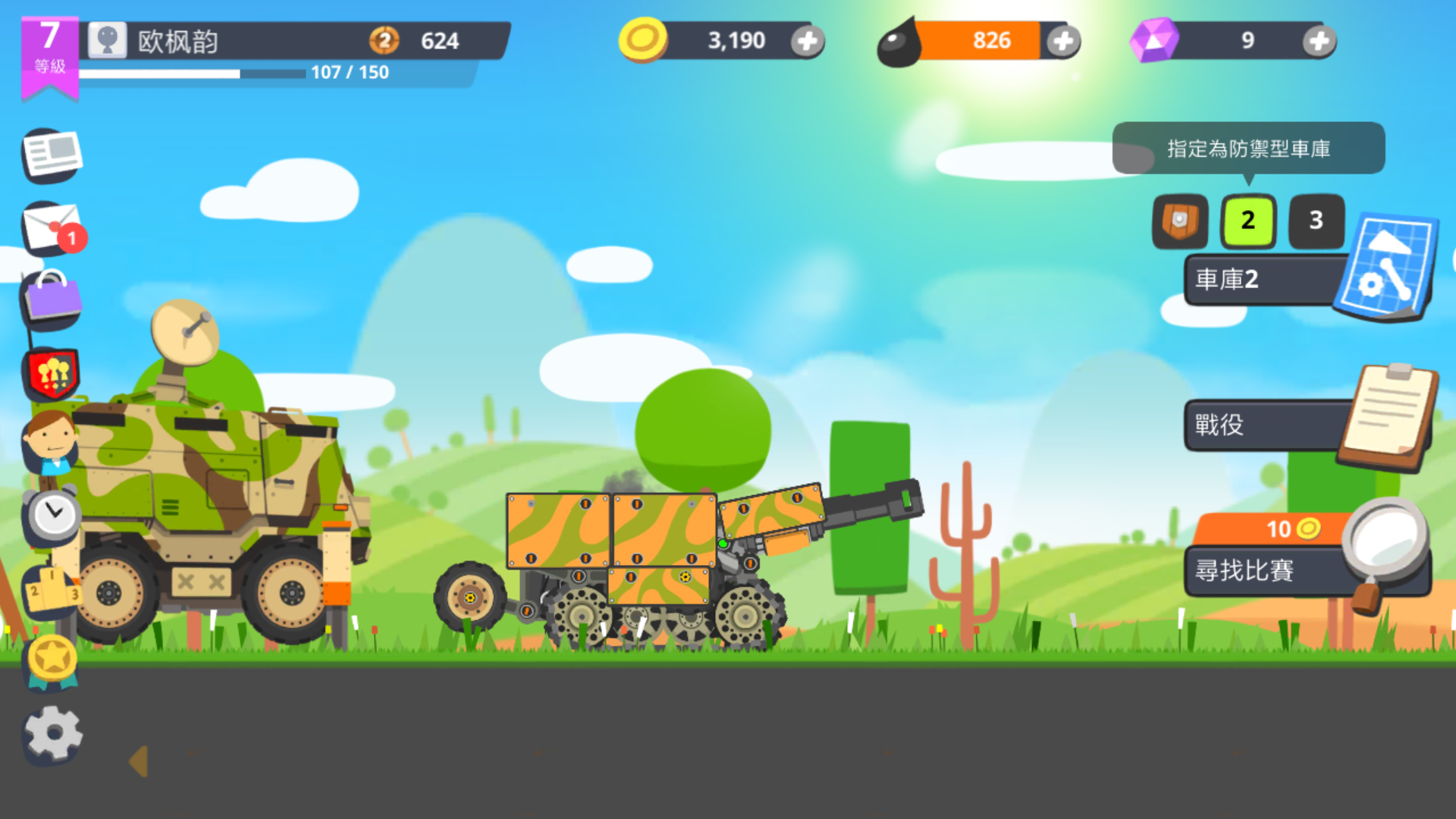Select the shield garage slot
1456x819 pixels.
point(1180,221)
